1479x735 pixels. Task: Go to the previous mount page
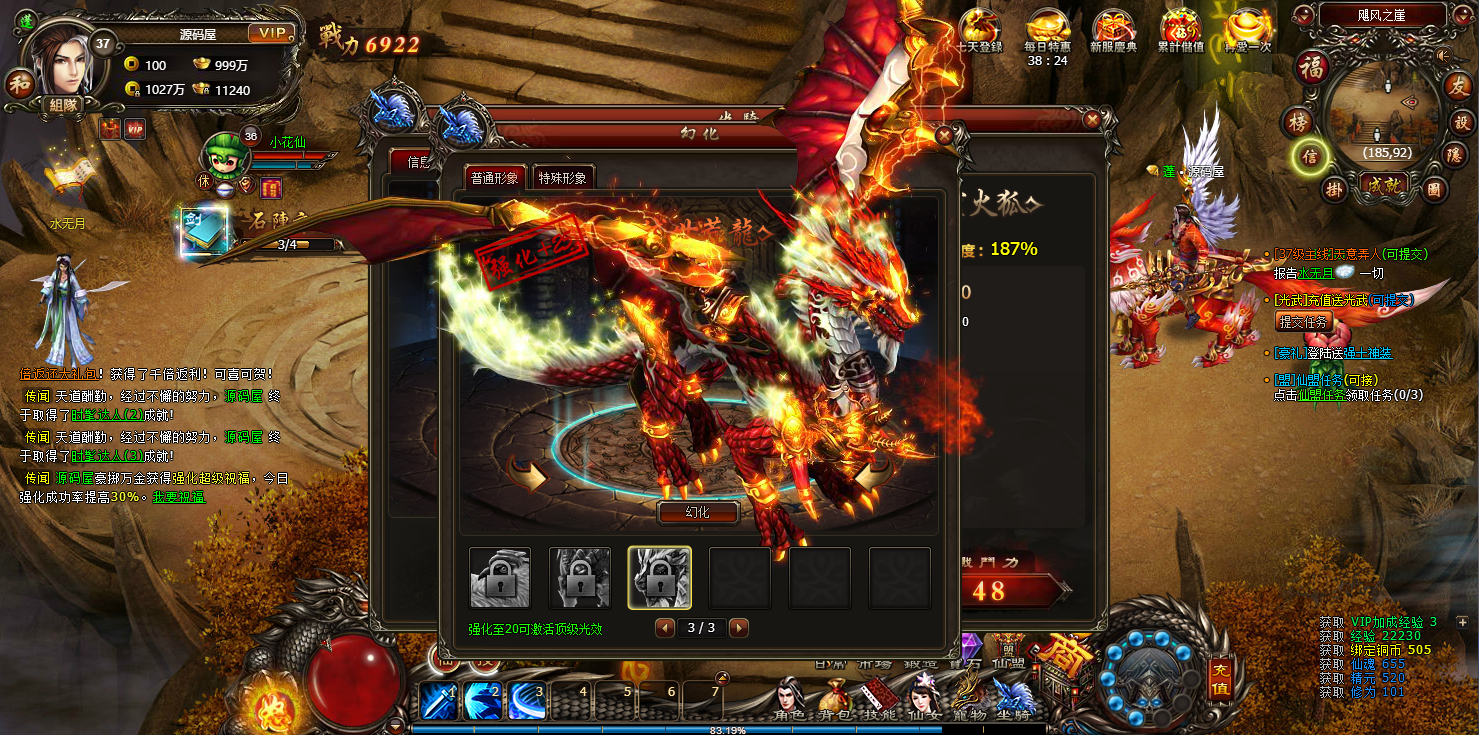coord(664,628)
